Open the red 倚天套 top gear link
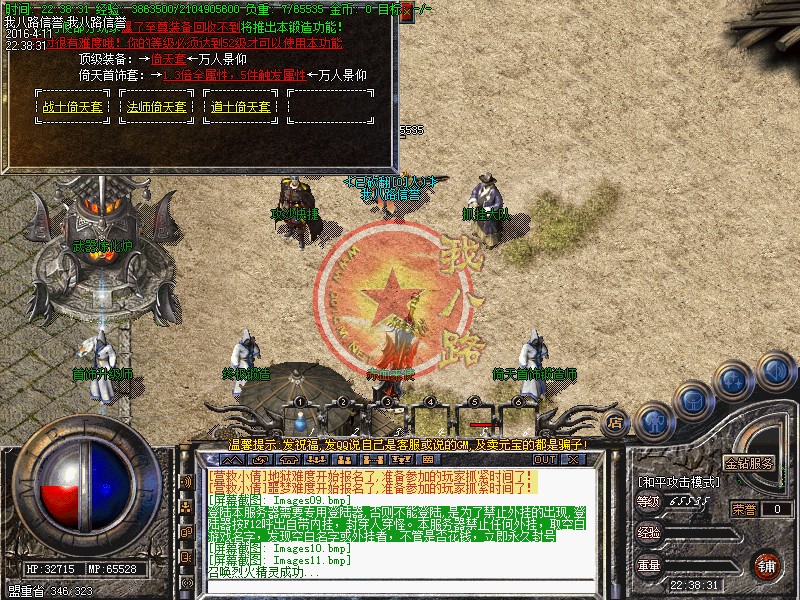This screenshot has height=600, width=800. coord(168,60)
